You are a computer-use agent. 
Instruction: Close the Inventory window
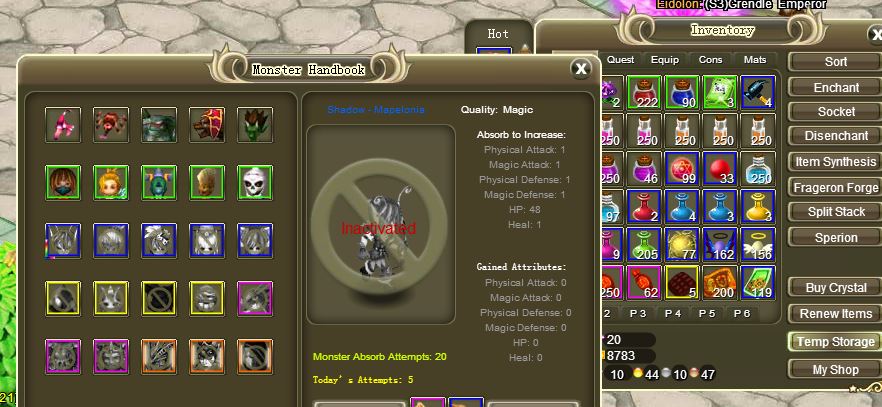tap(876, 35)
